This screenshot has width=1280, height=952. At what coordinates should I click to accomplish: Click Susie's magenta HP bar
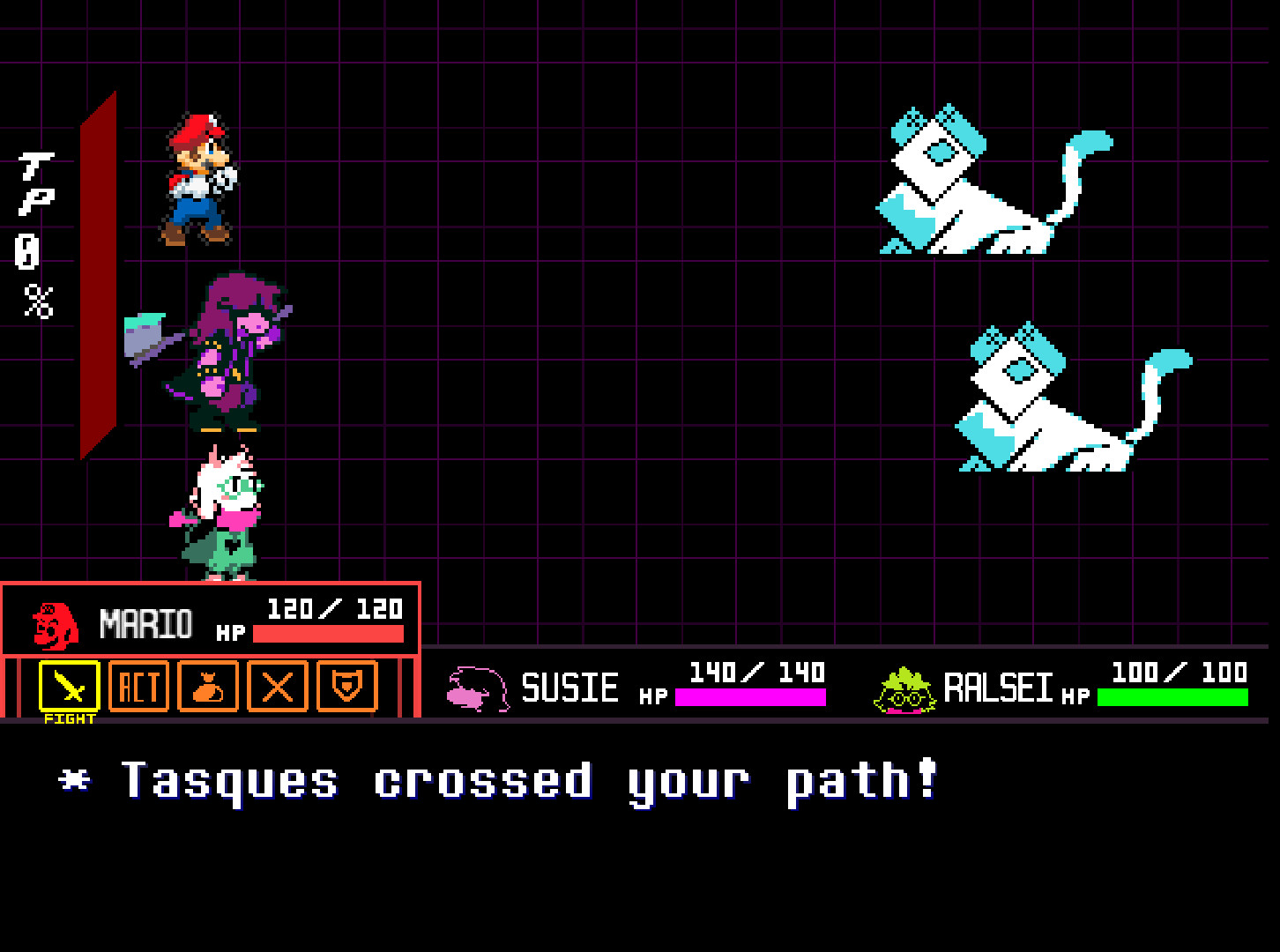pos(749,699)
